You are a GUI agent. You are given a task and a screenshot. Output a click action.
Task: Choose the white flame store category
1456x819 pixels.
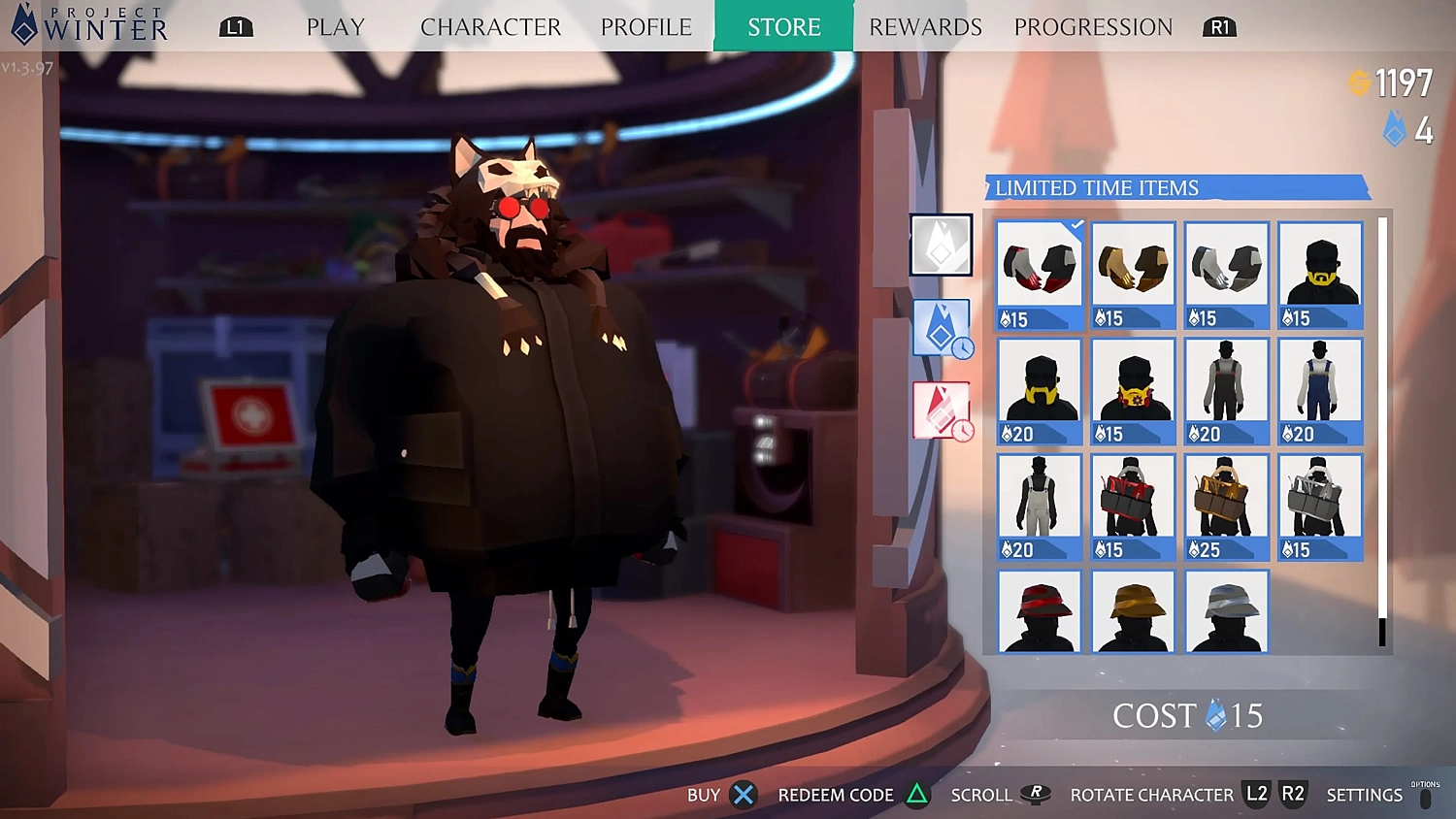pyautogui.click(x=941, y=245)
